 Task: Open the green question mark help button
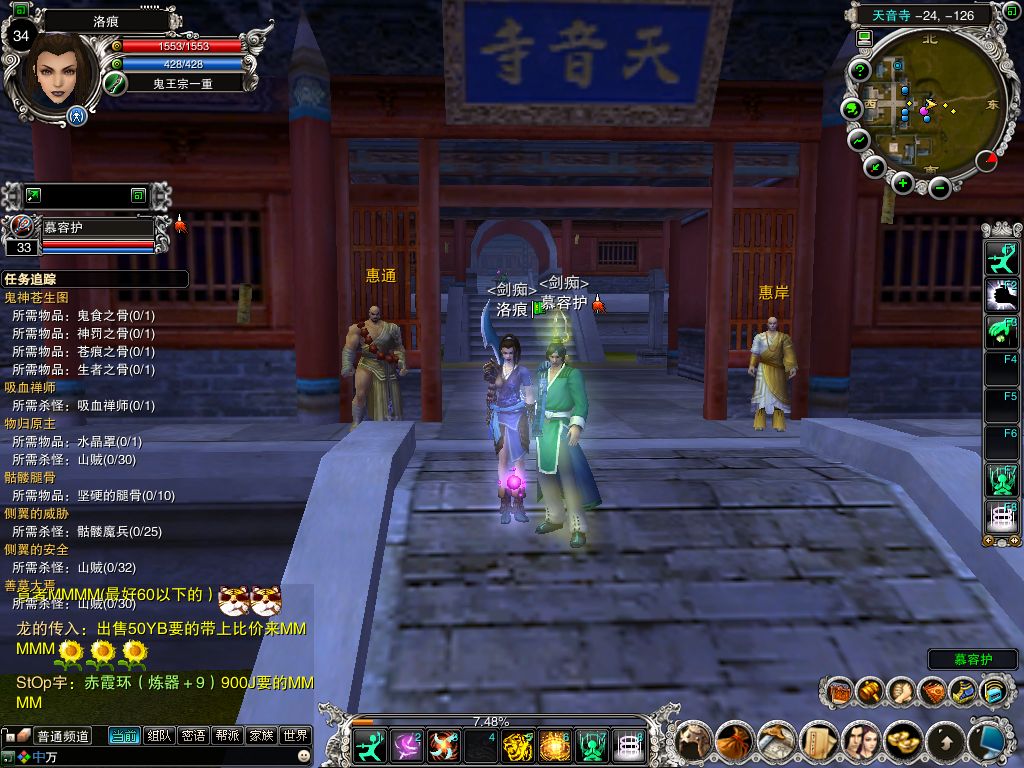tap(859, 71)
